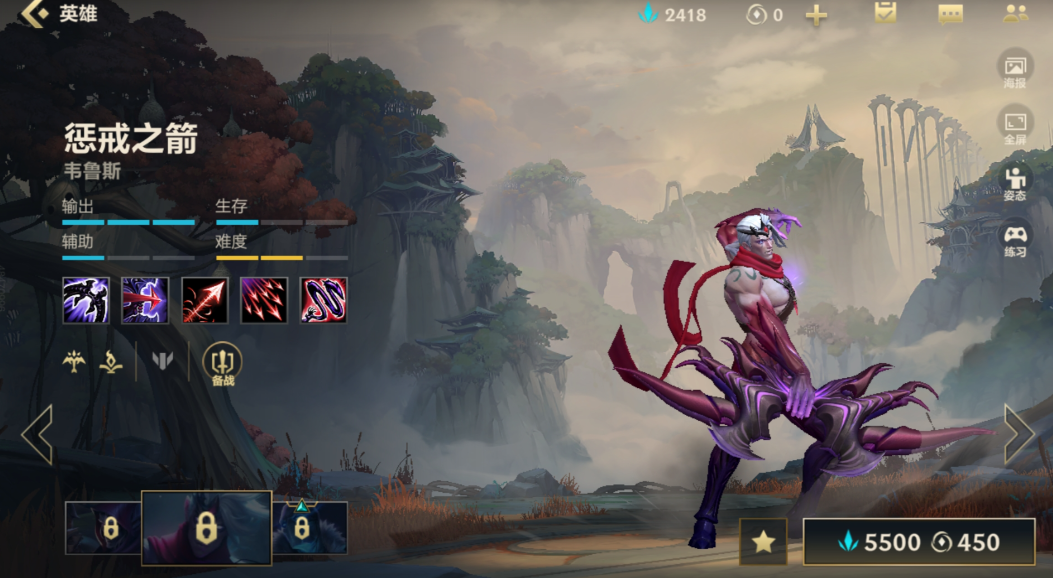View the single red arrow ability icon

[x=205, y=300]
